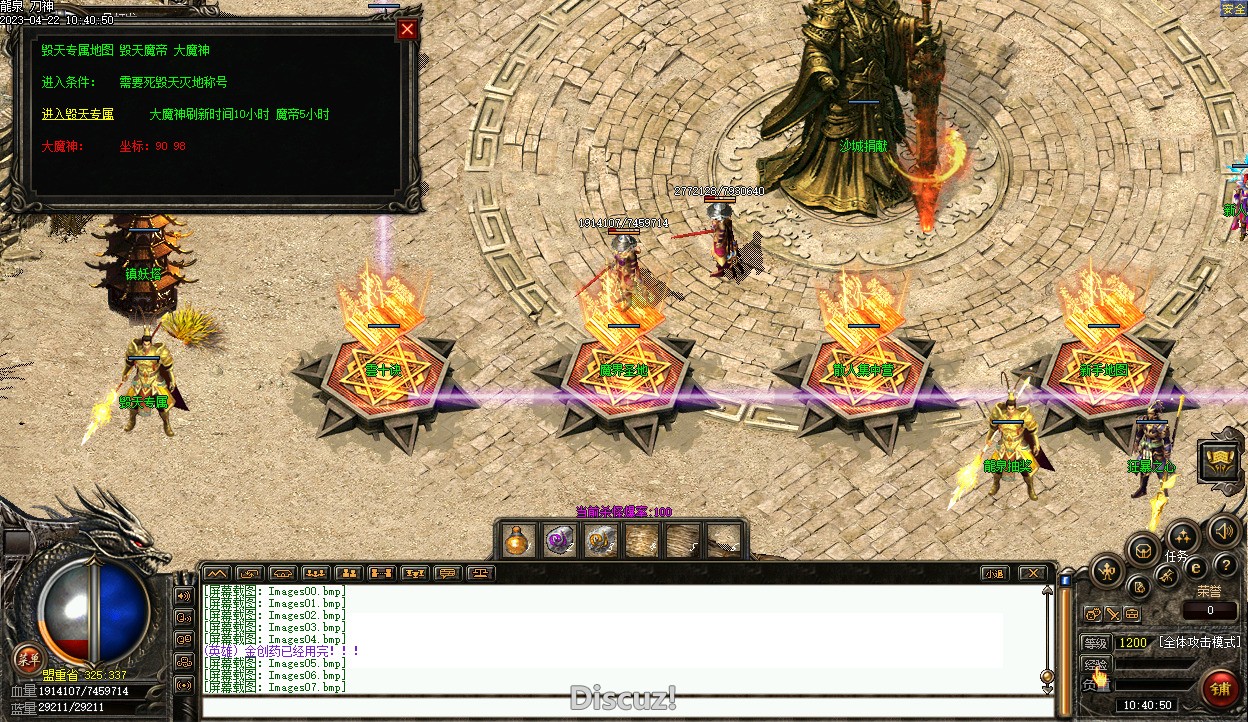The image size is (1248, 722).
Task: Open the character figure icon
Action: [1108, 572]
